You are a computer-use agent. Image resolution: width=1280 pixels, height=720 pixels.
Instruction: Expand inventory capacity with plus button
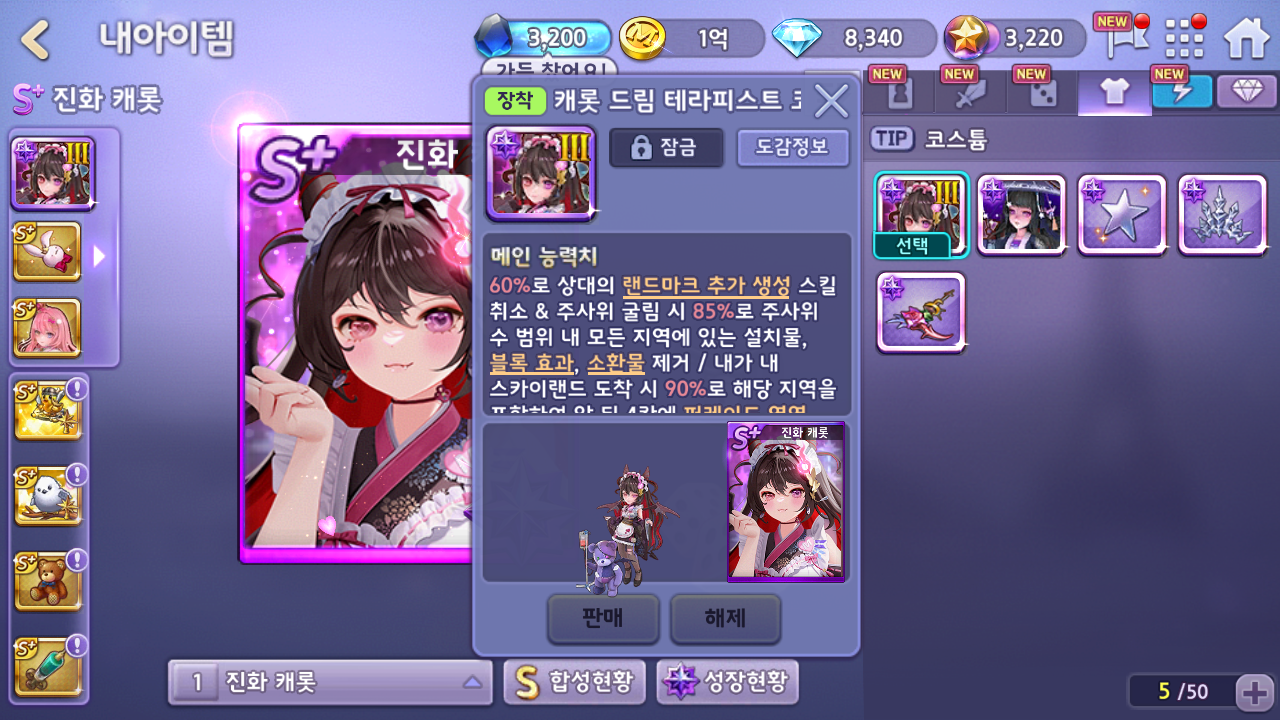pos(1254,691)
